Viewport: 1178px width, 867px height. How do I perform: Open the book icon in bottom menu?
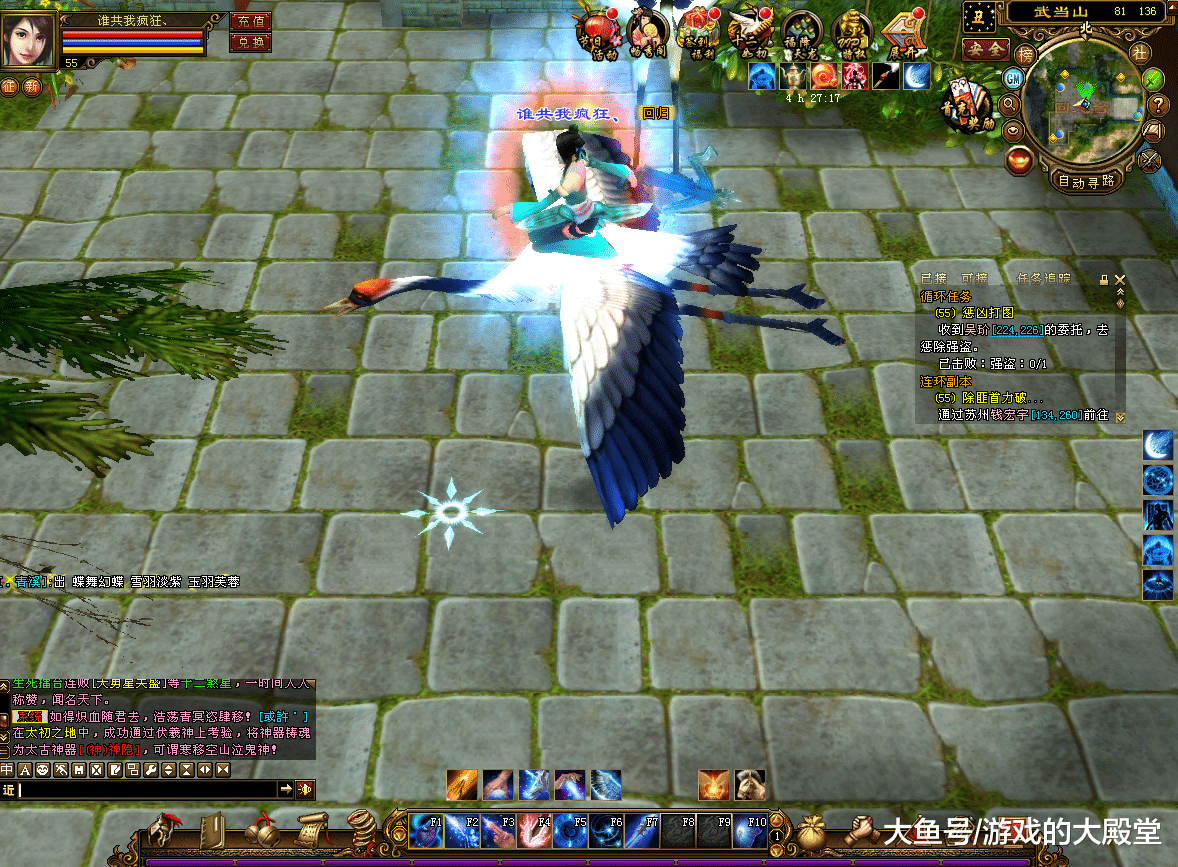[213, 831]
